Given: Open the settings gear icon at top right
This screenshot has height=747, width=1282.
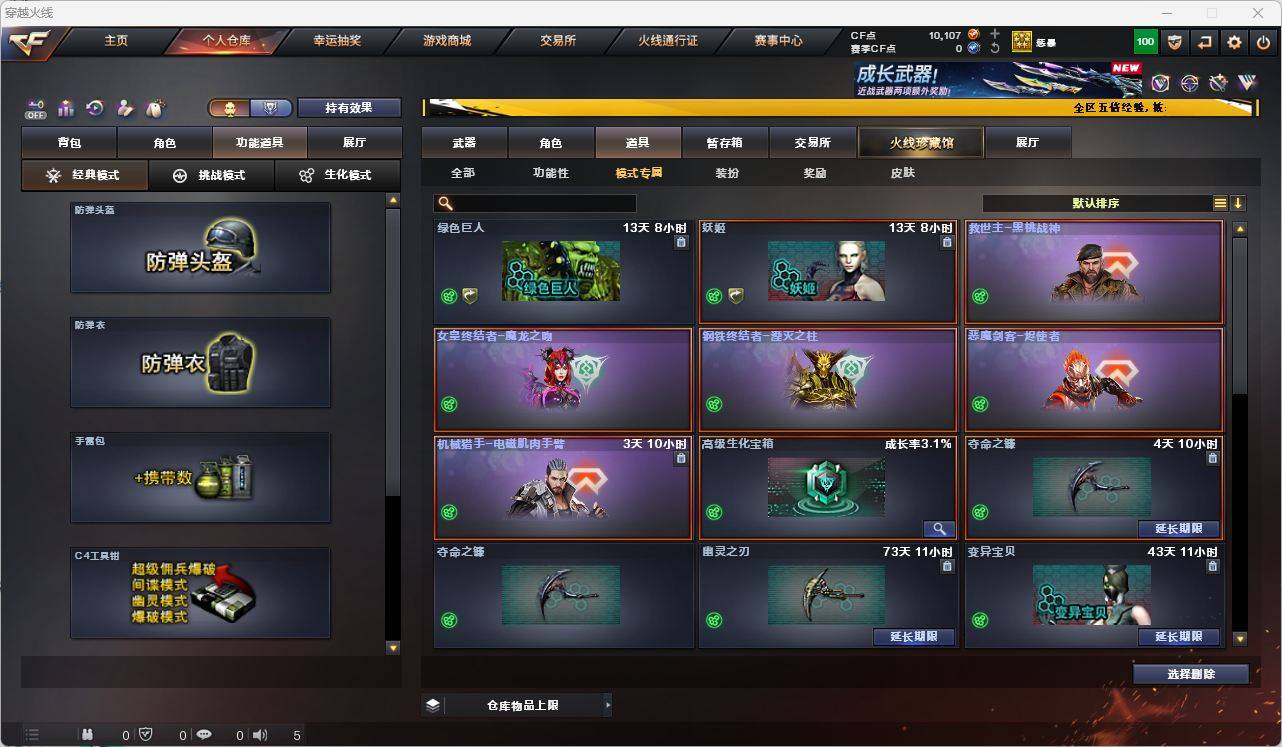Looking at the screenshot, I should click(x=1233, y=41).
